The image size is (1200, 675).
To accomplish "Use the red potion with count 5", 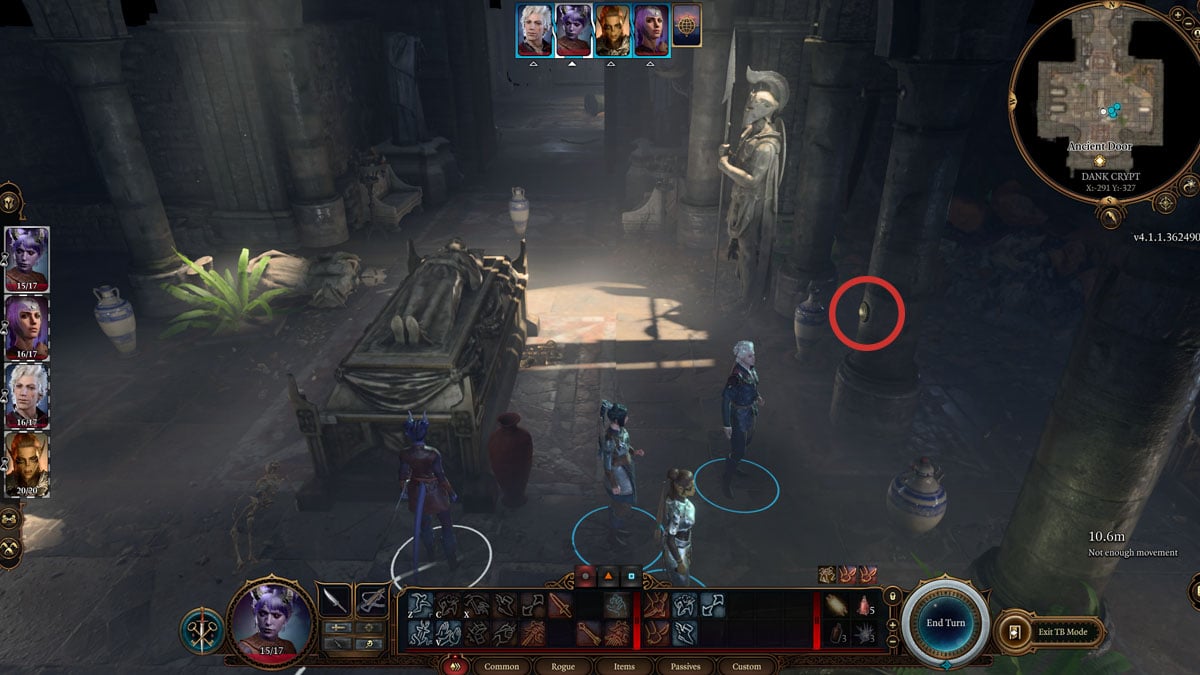I will click(x=863, y=605).
